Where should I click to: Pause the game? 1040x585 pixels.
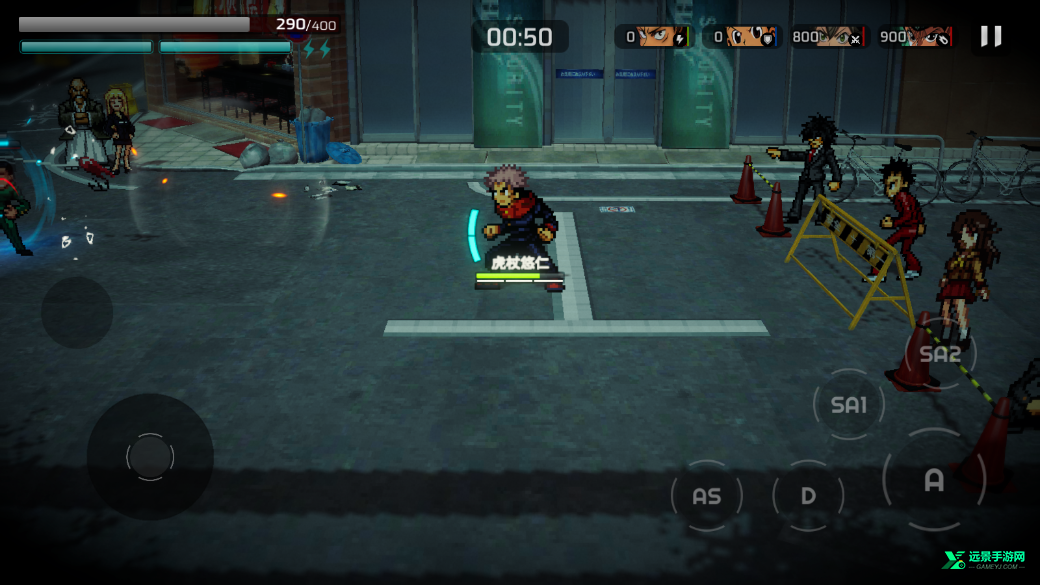pos(990,37)
